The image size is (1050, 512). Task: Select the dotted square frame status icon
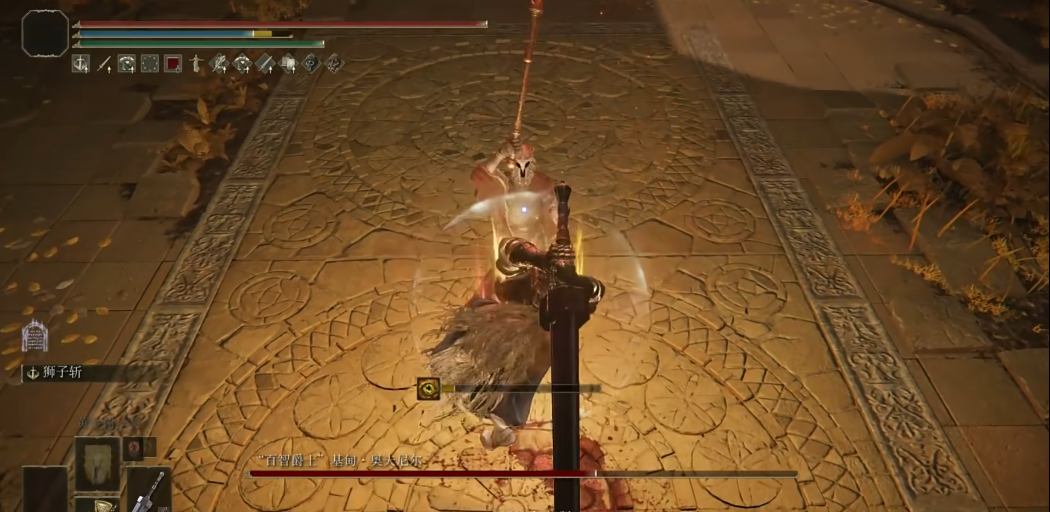150,64
